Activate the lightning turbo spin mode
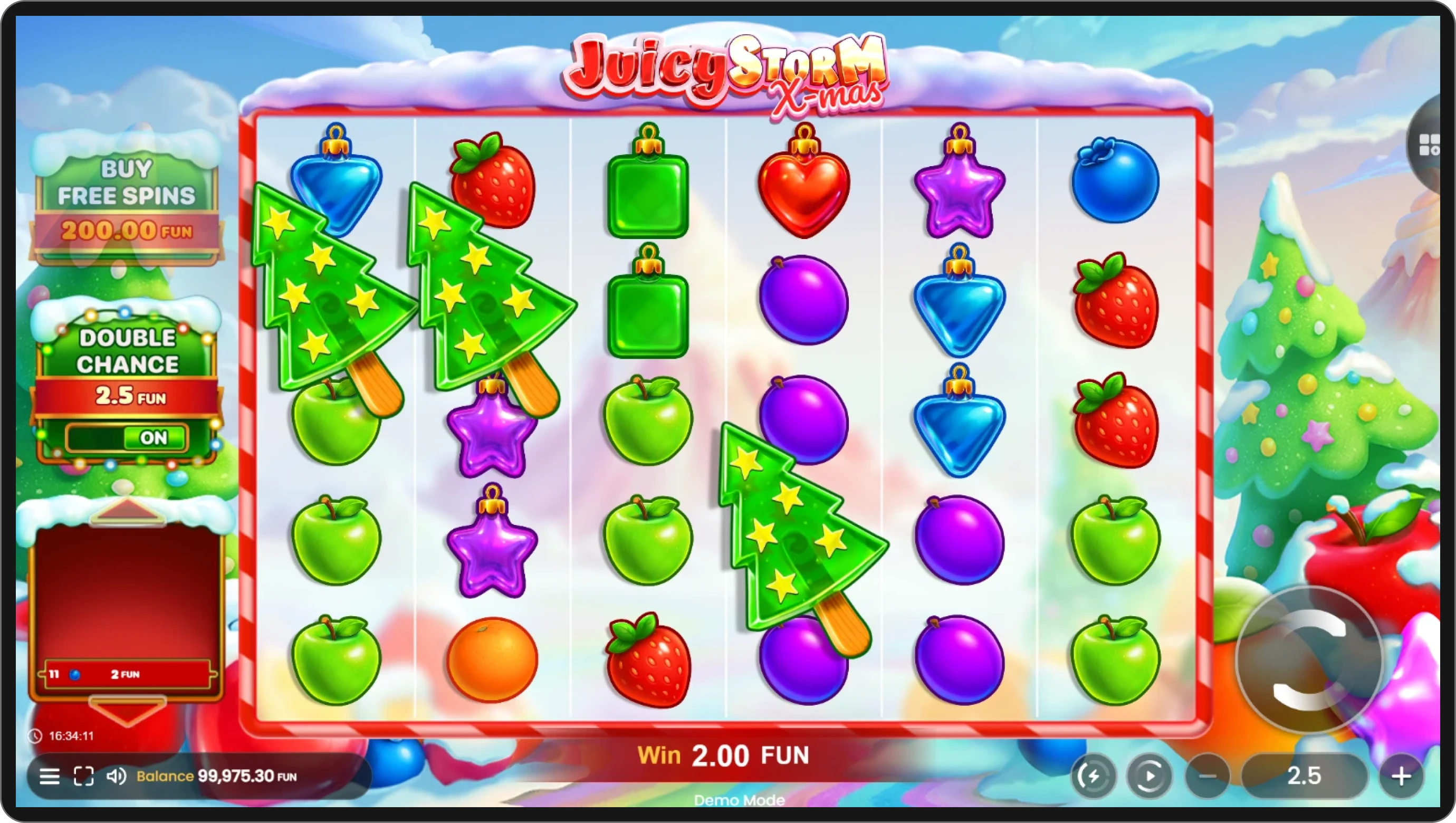This screenshot has width=1456, height=823. point(1093,776)
